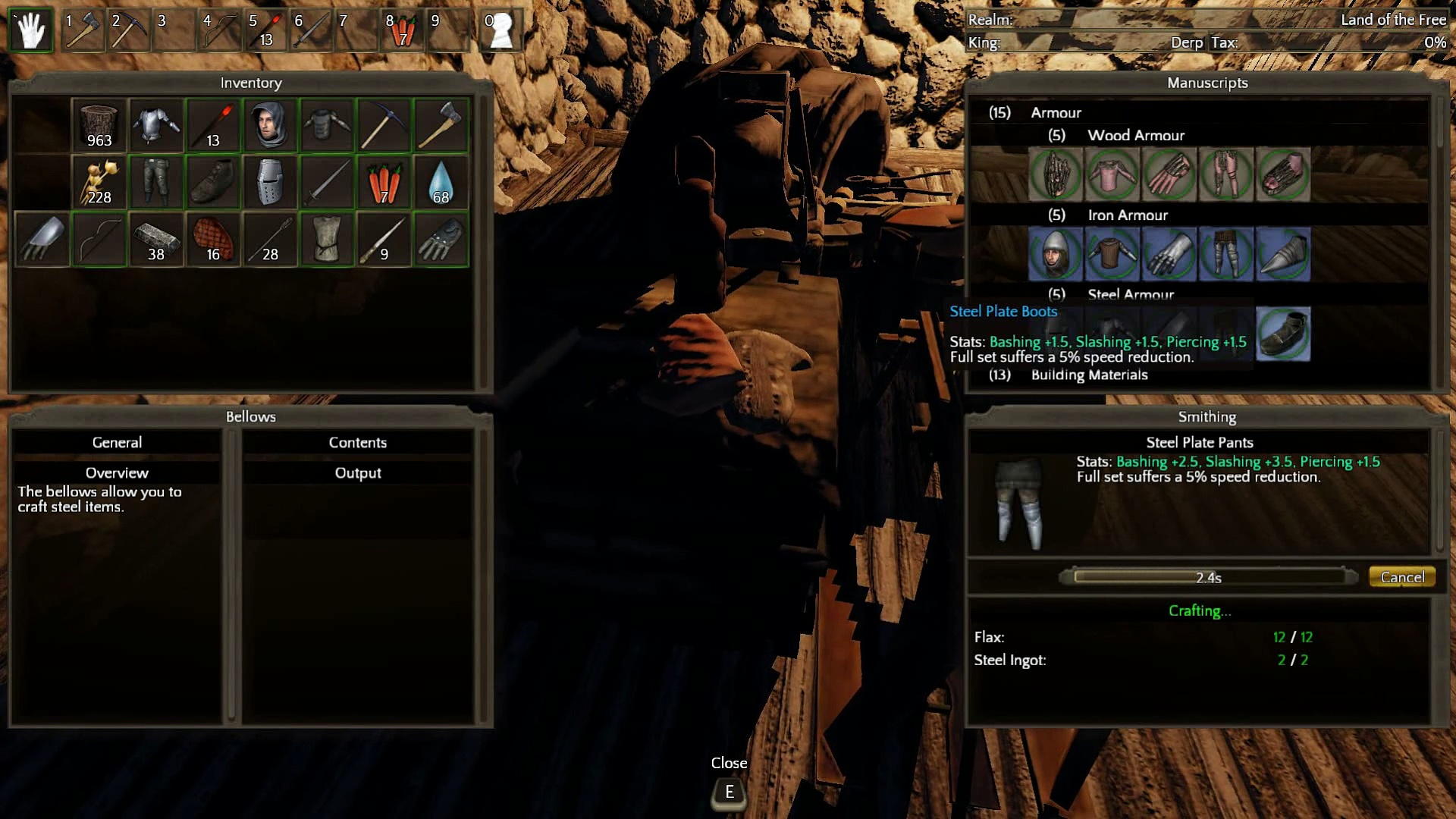
Task: Choose the iron helmet manuscript
Action: pyautogui.click(x=1055, y=254)
